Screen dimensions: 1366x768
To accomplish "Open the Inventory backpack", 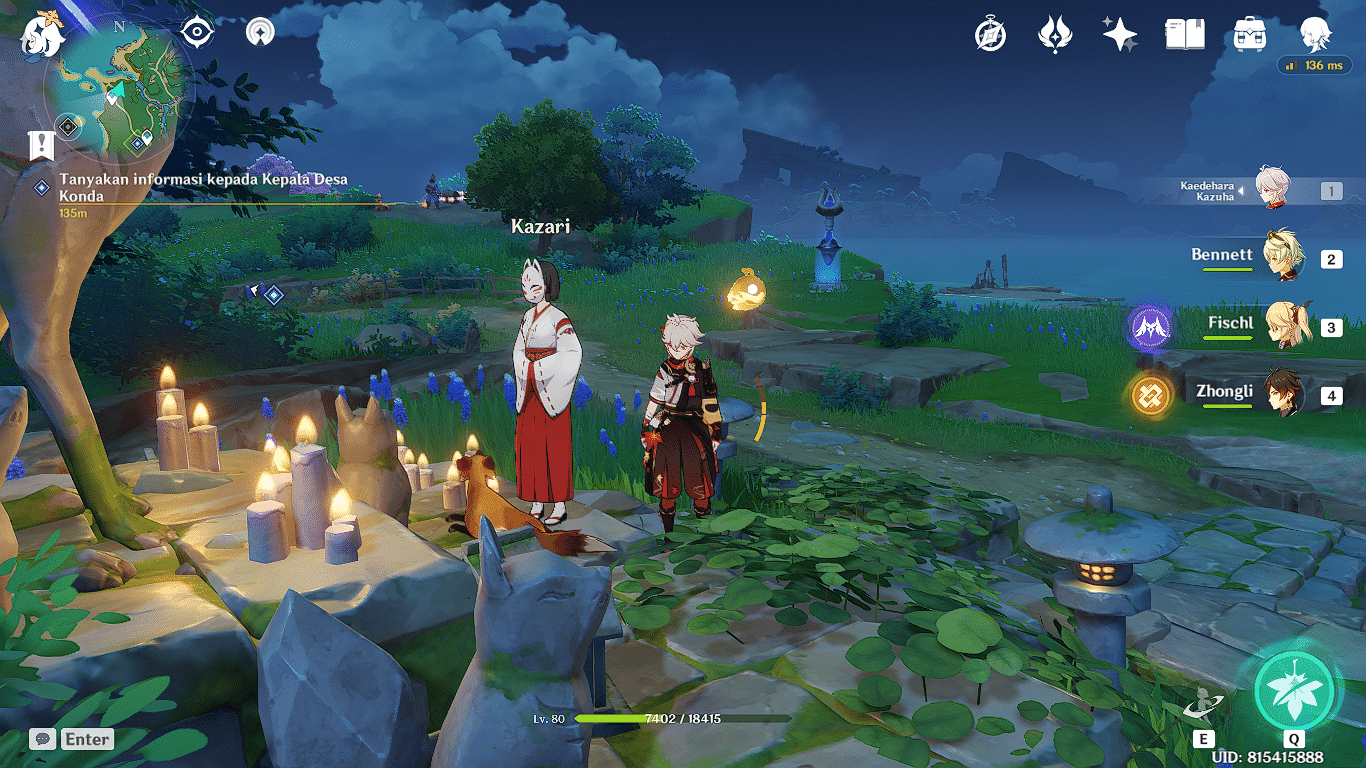I will tap(1250, 35).
